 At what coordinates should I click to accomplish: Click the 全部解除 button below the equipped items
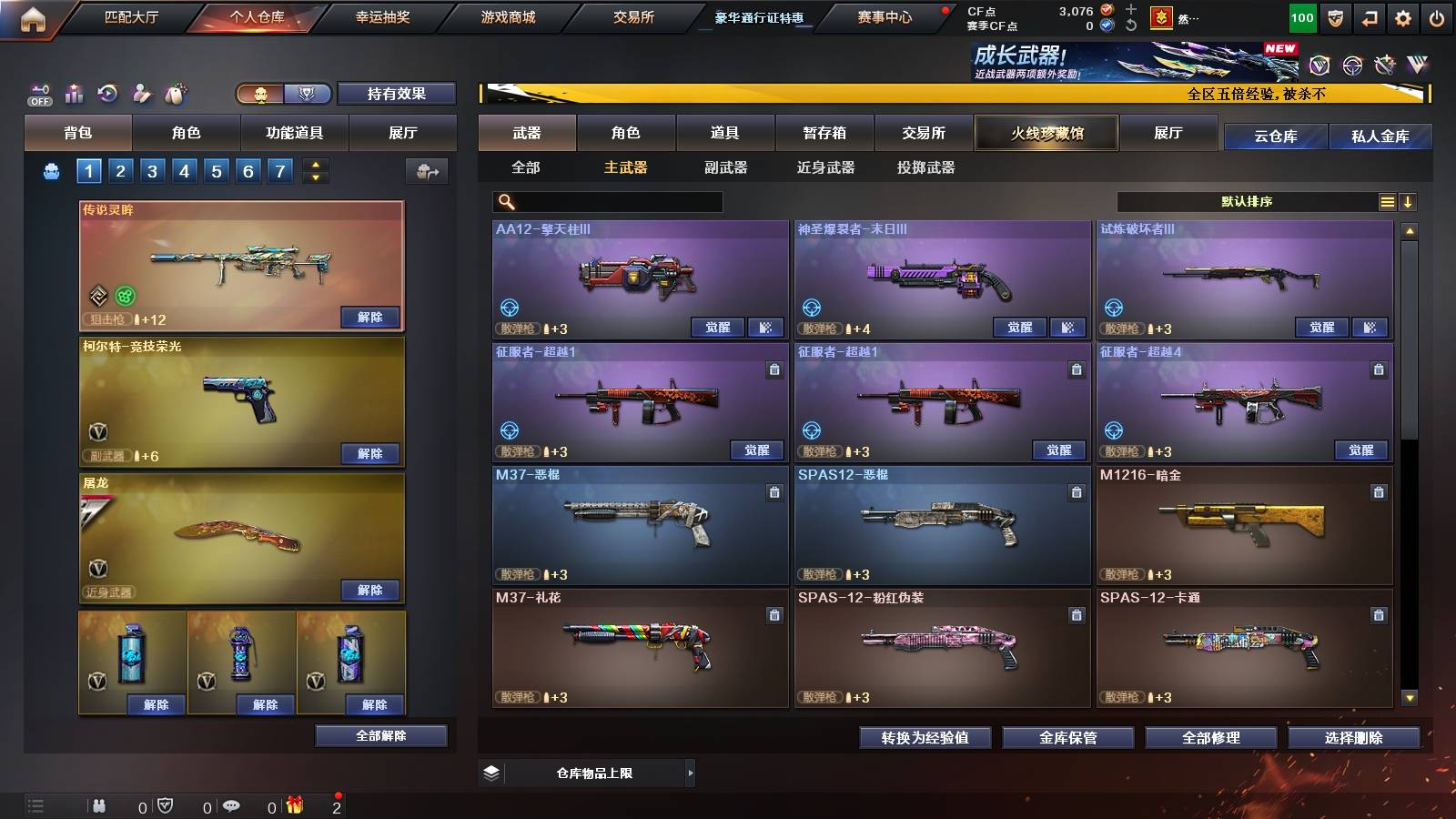(380, 735)
